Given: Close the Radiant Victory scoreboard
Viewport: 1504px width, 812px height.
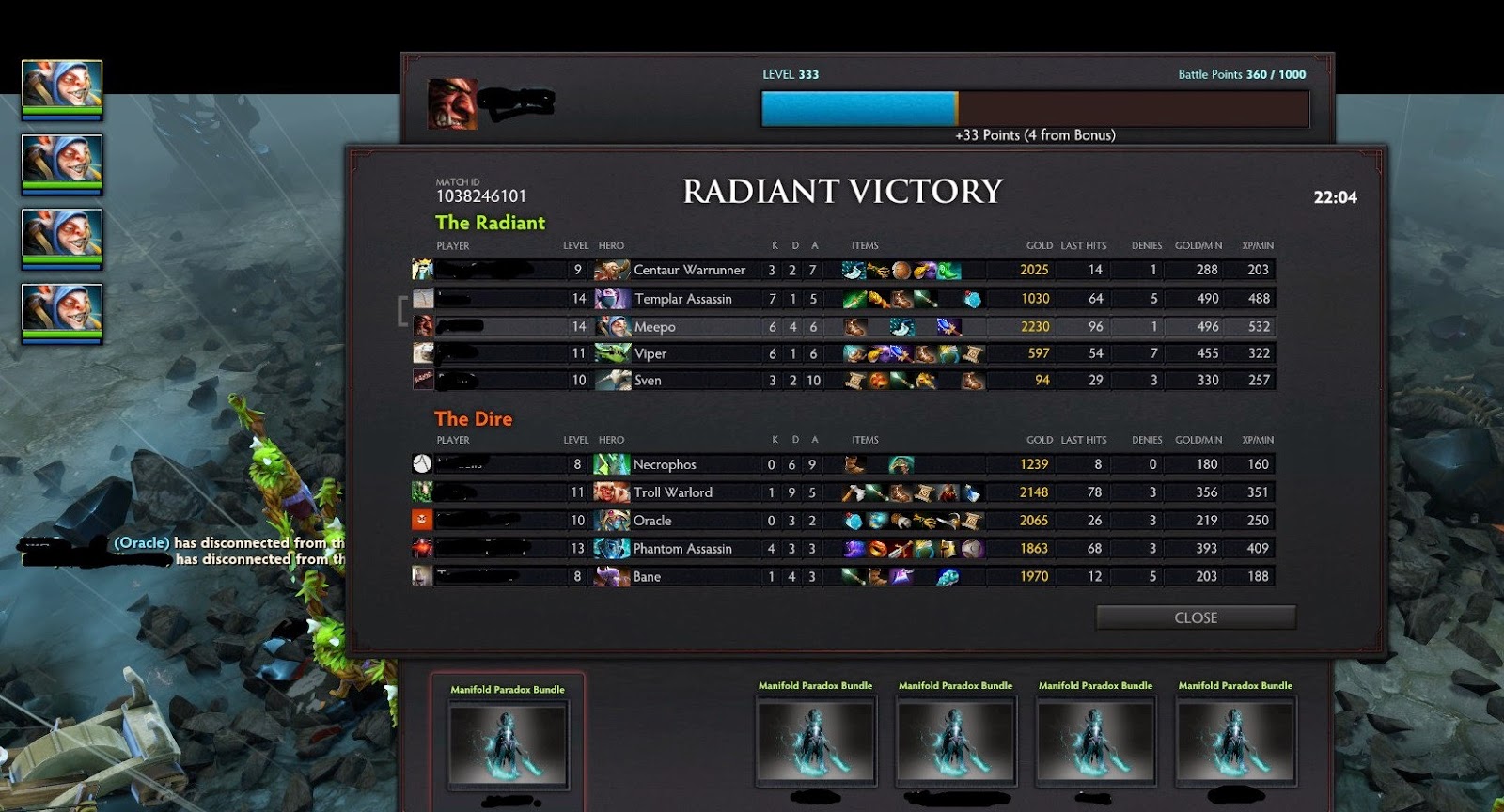Looking at the screenshot, I should click(x=1195, y=617).
